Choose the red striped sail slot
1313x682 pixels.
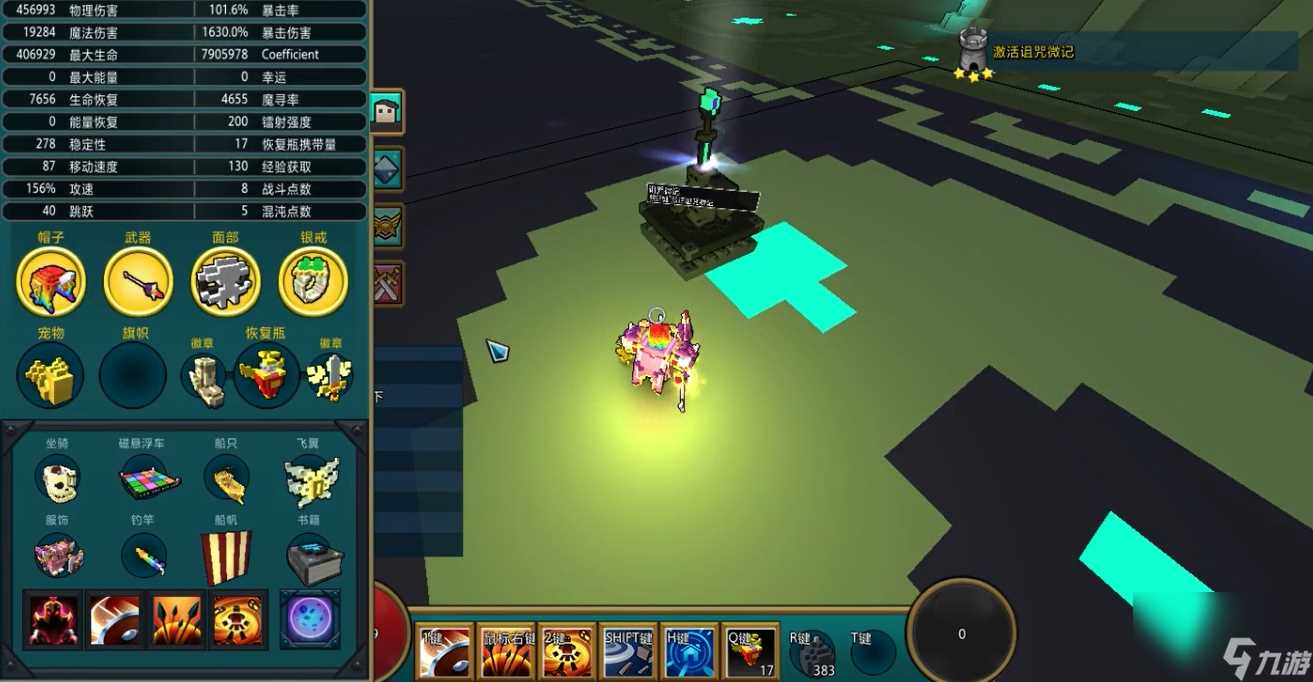click(x=226, y=557)
